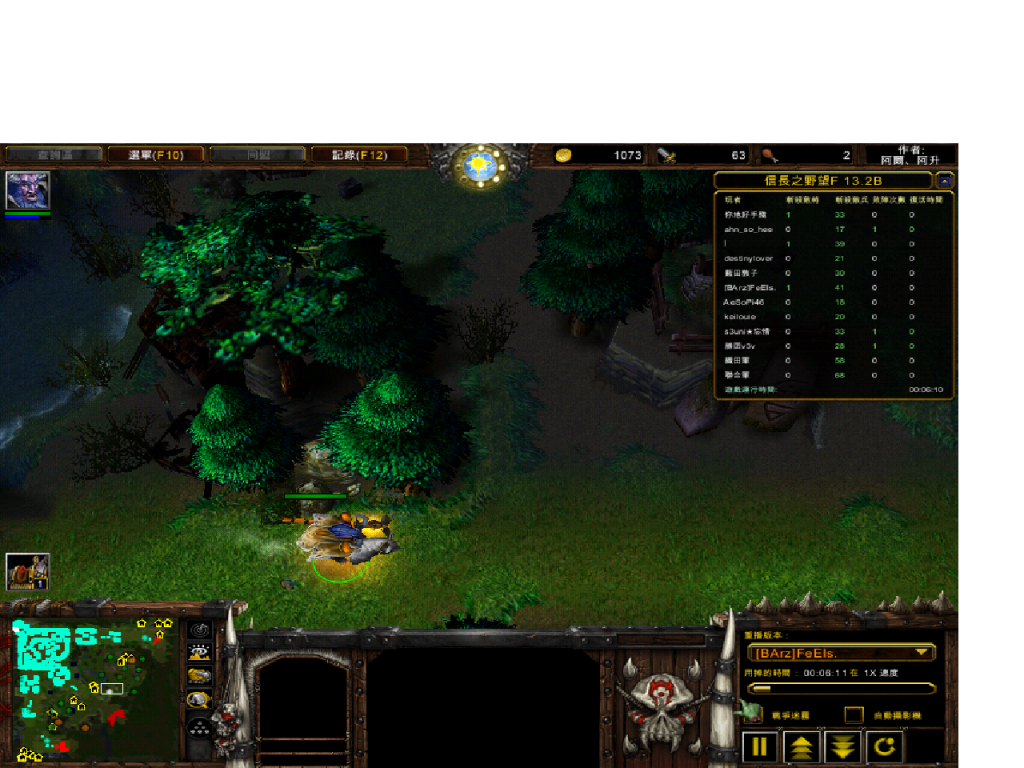Screen dimensions: 1024x768
Task: Toggle minimap terrain display button
Action: (200, 653)
